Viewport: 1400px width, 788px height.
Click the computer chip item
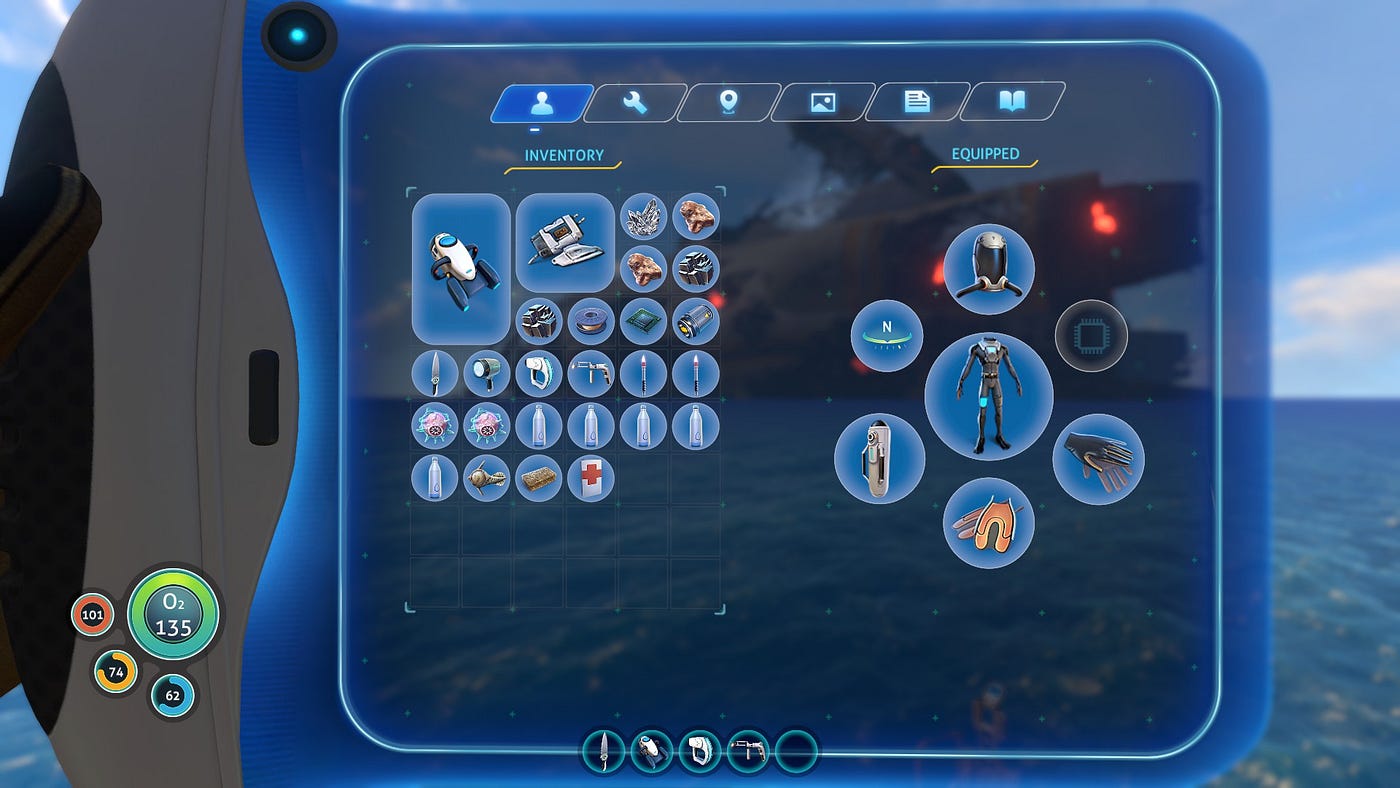(x=642, y=320)
